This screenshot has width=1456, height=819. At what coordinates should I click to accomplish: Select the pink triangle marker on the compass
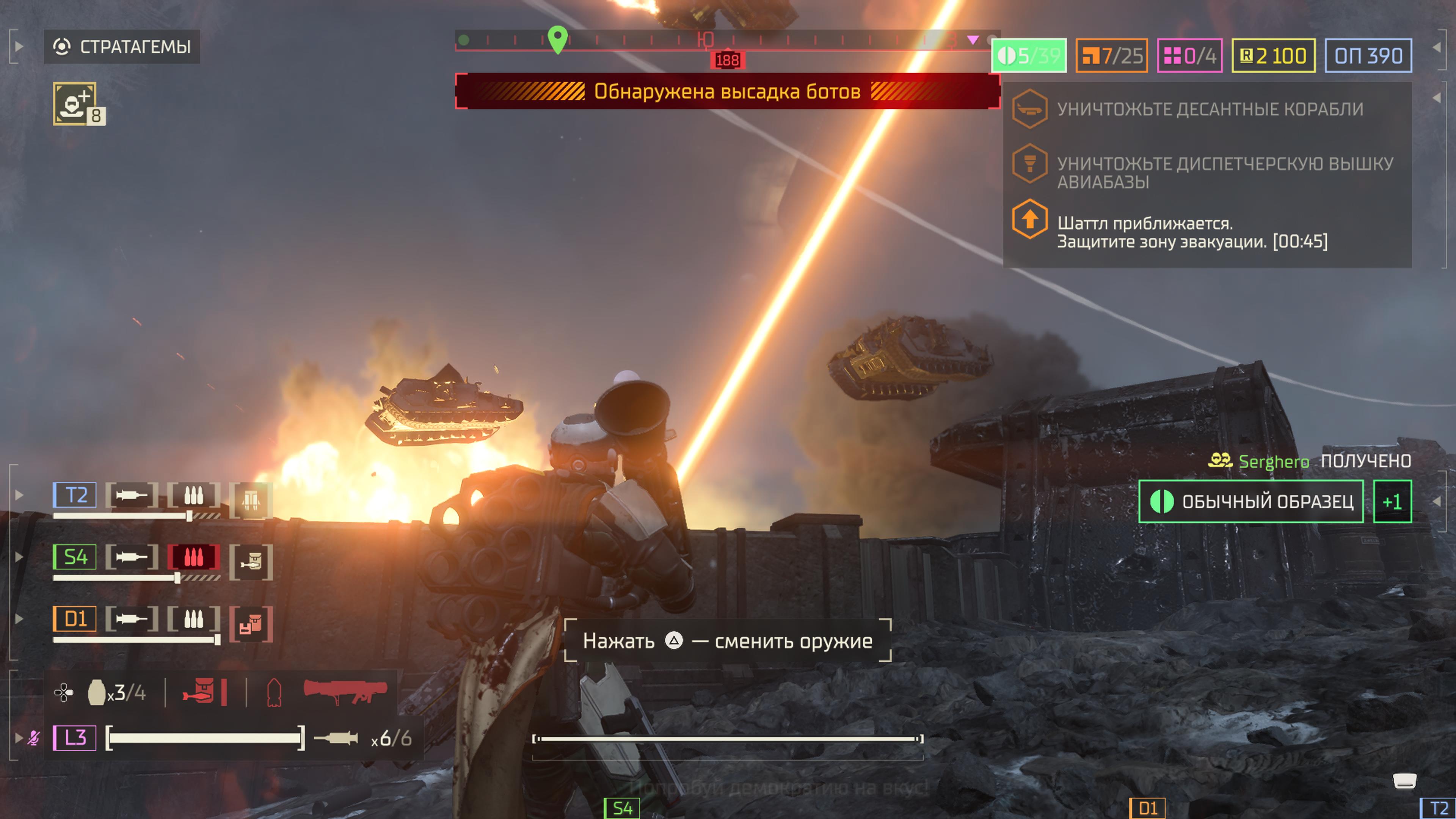coord(972,39)
